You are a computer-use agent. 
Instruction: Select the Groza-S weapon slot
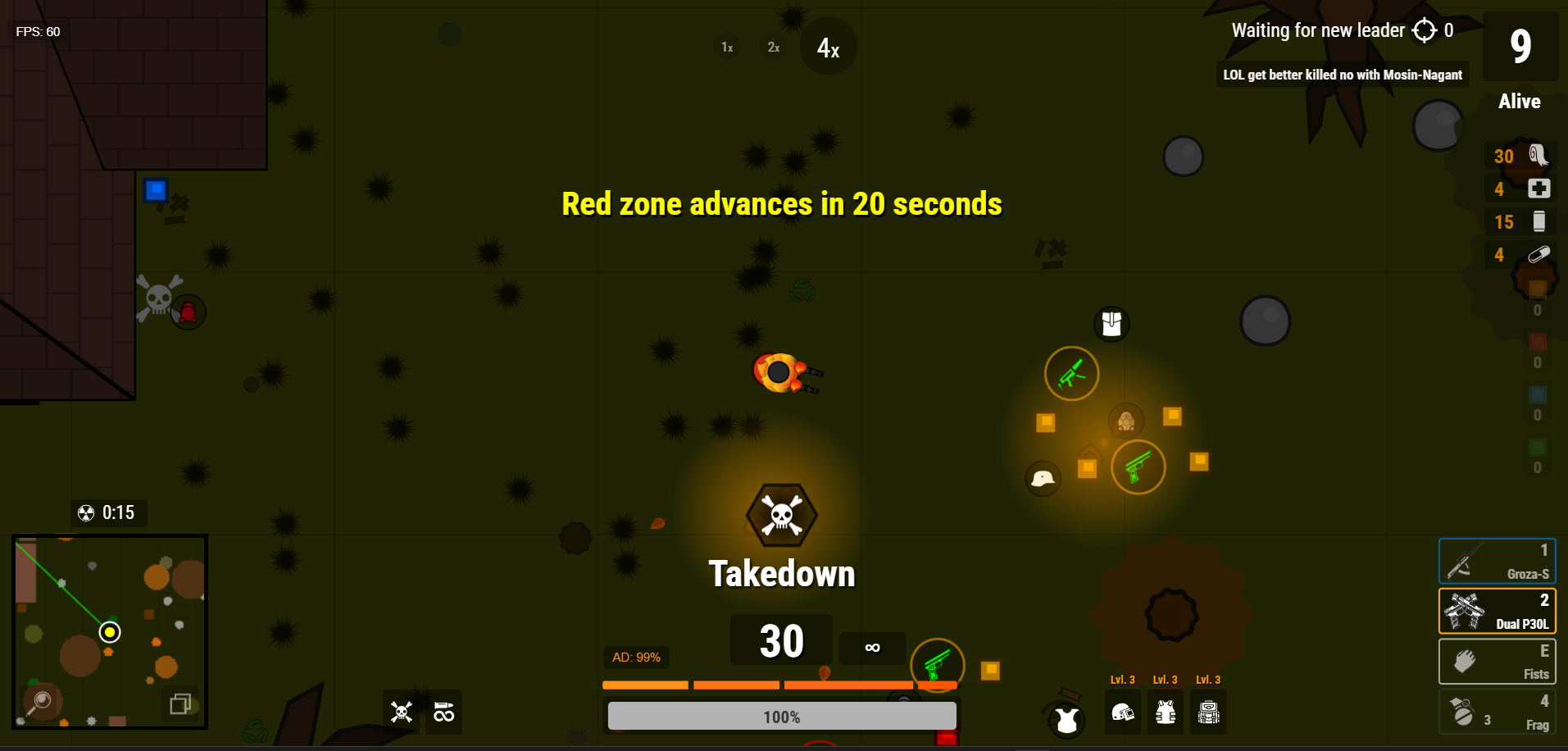1495,561
